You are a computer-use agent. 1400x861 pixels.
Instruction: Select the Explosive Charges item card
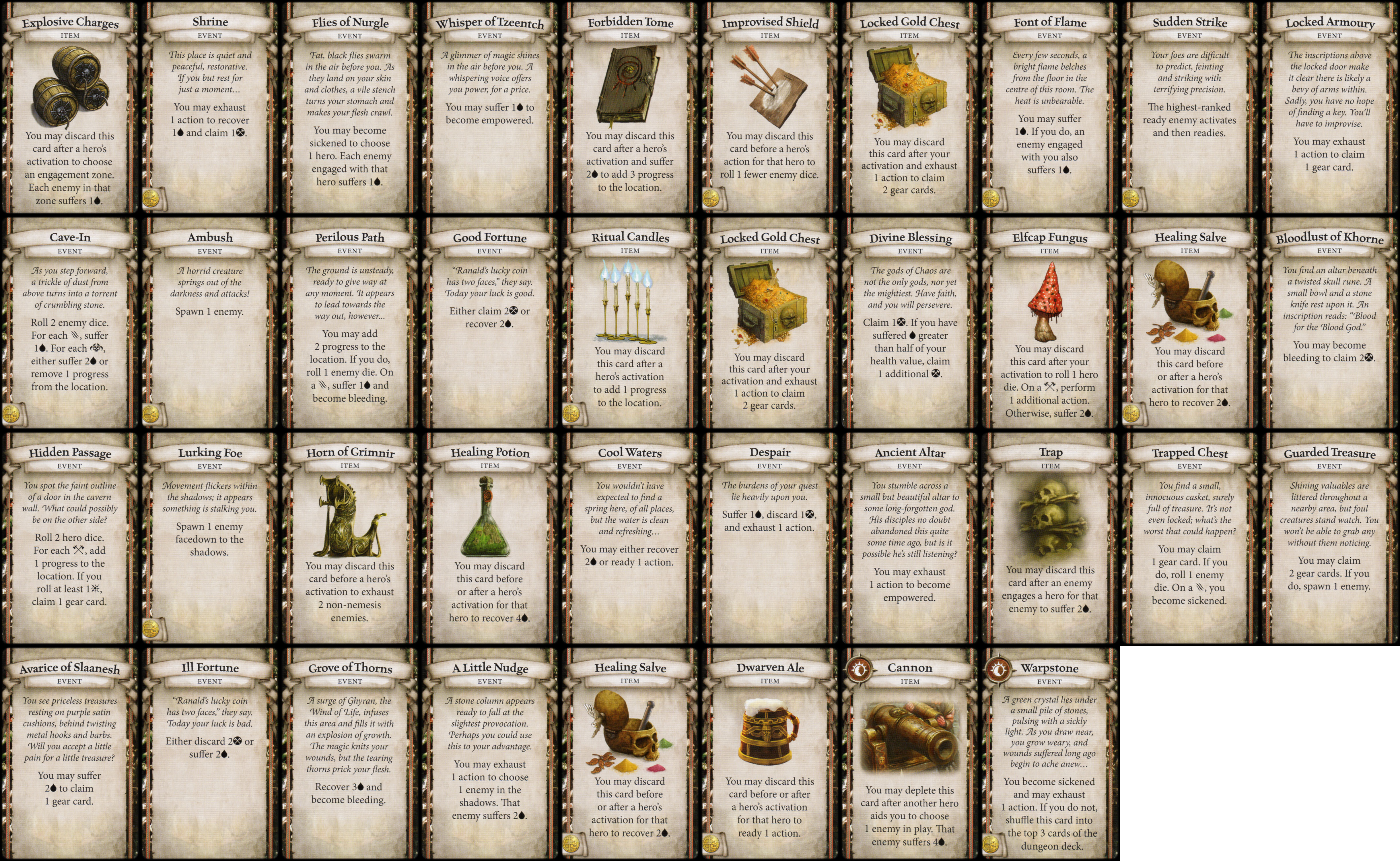70,108
